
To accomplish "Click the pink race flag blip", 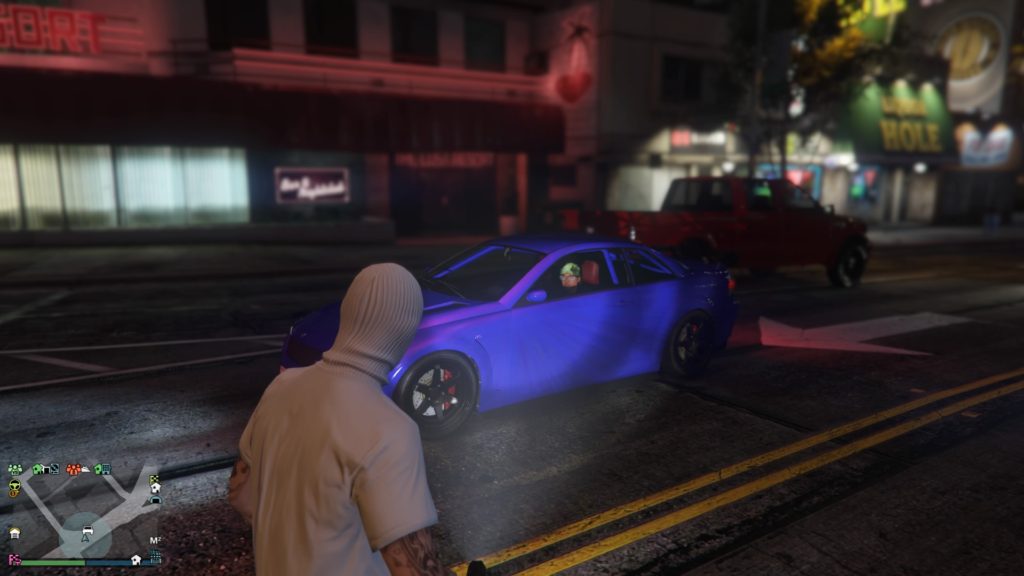I will (x=14, y=559).
